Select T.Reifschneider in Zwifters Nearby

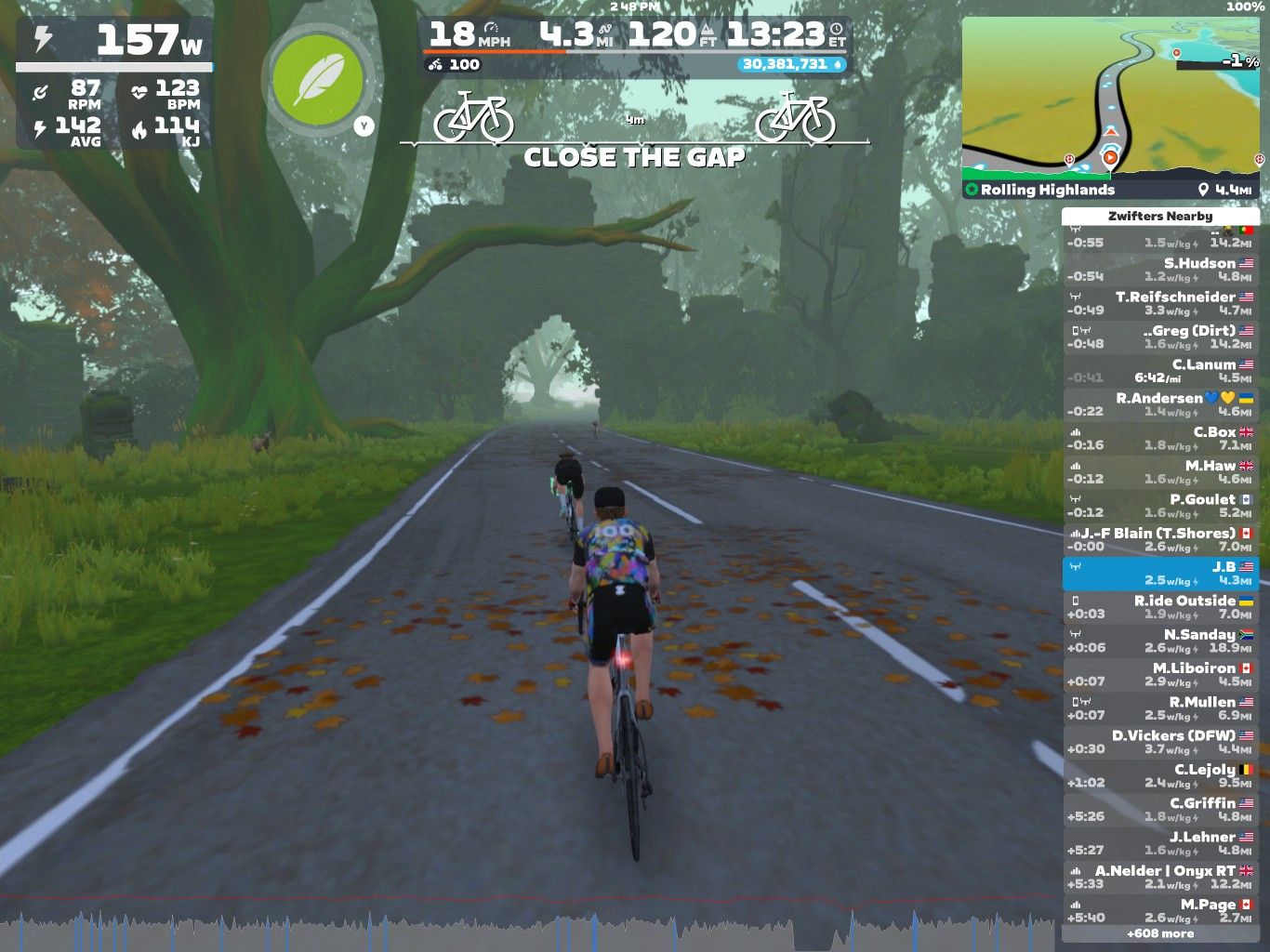[x=1160, y=303]
